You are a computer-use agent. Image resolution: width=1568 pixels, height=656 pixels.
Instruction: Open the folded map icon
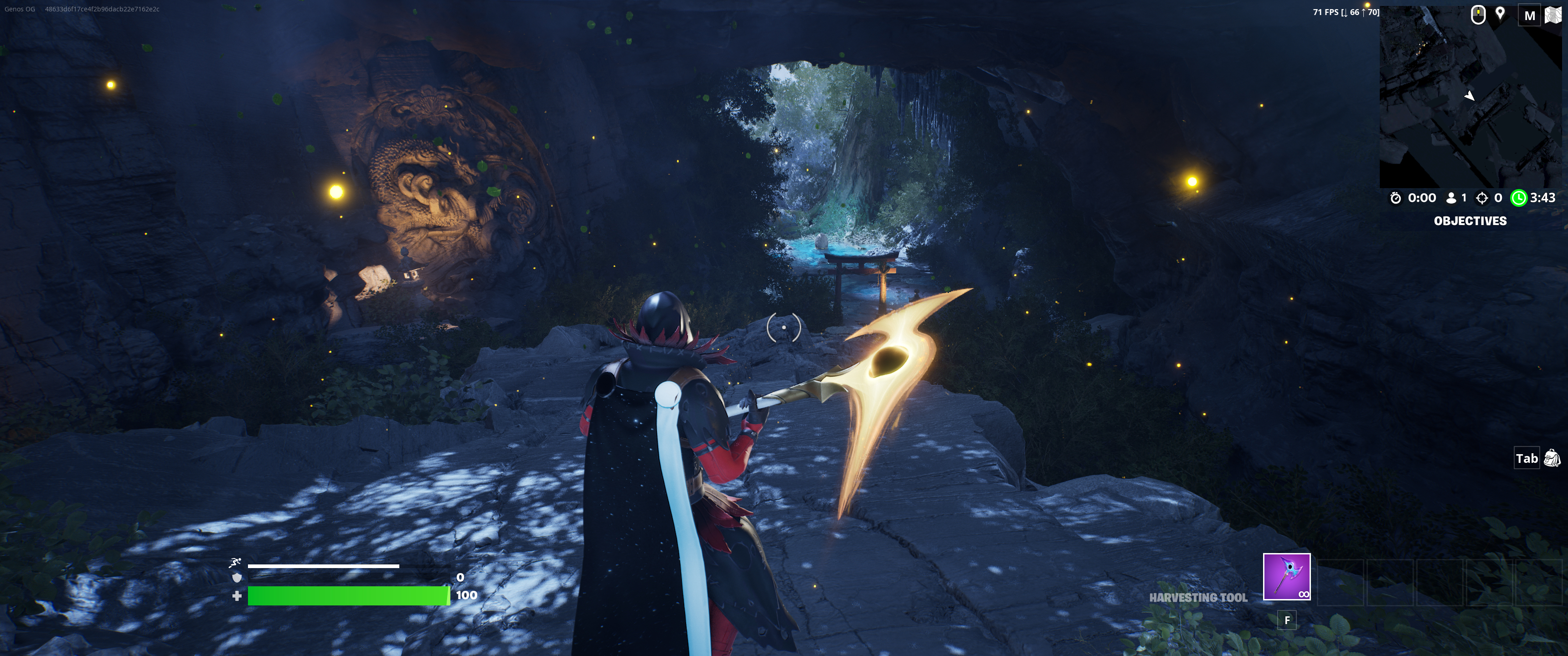[x=1553, y=15]
